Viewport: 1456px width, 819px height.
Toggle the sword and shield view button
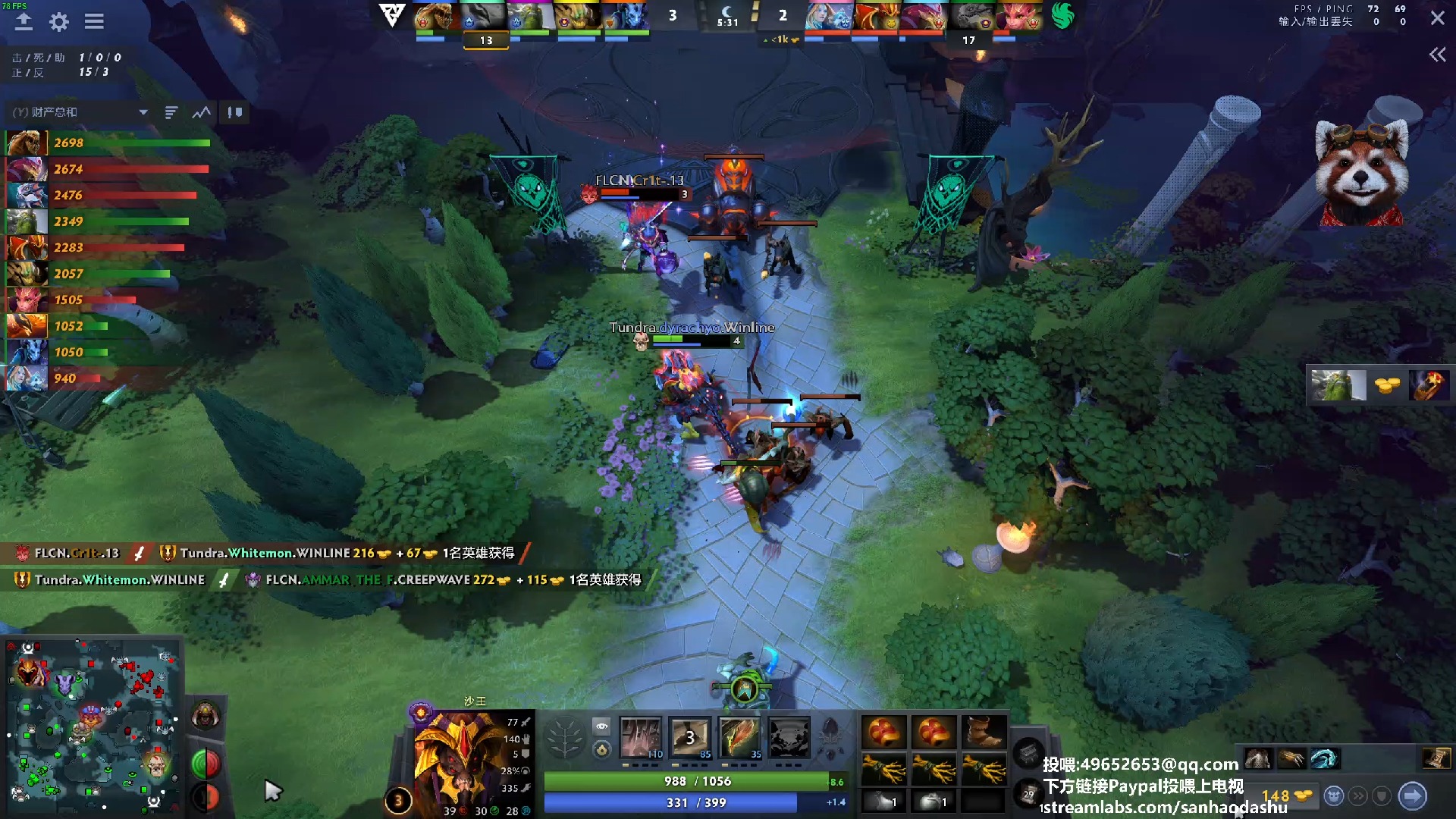click(x=235, y=112)
